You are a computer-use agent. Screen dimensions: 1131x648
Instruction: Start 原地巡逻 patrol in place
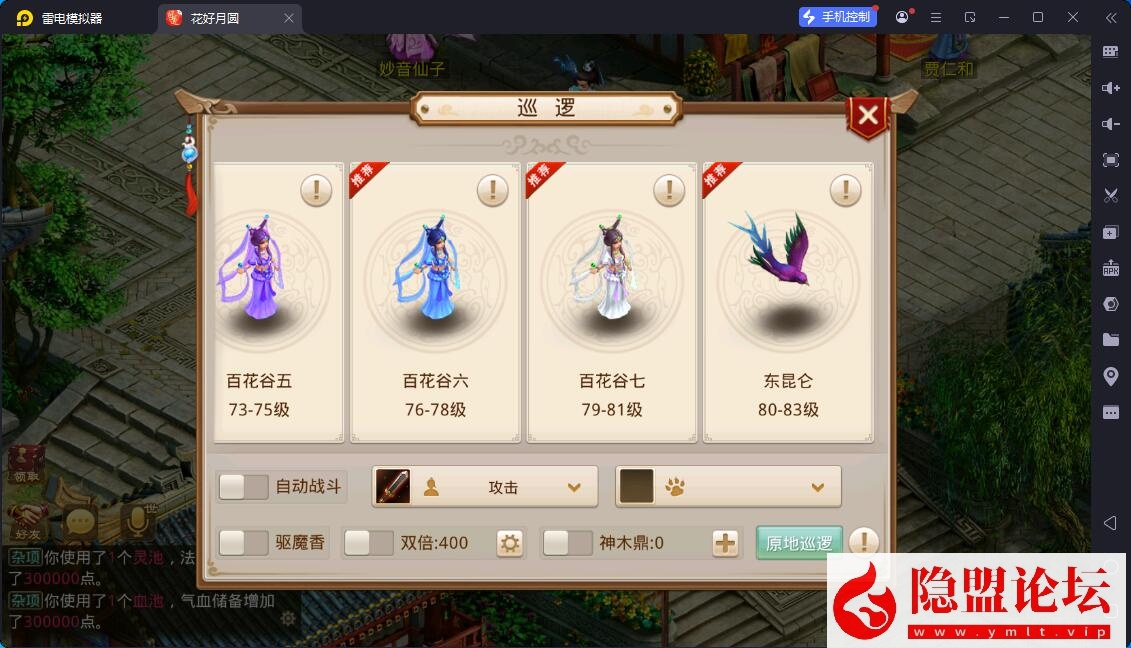[799, 543]
